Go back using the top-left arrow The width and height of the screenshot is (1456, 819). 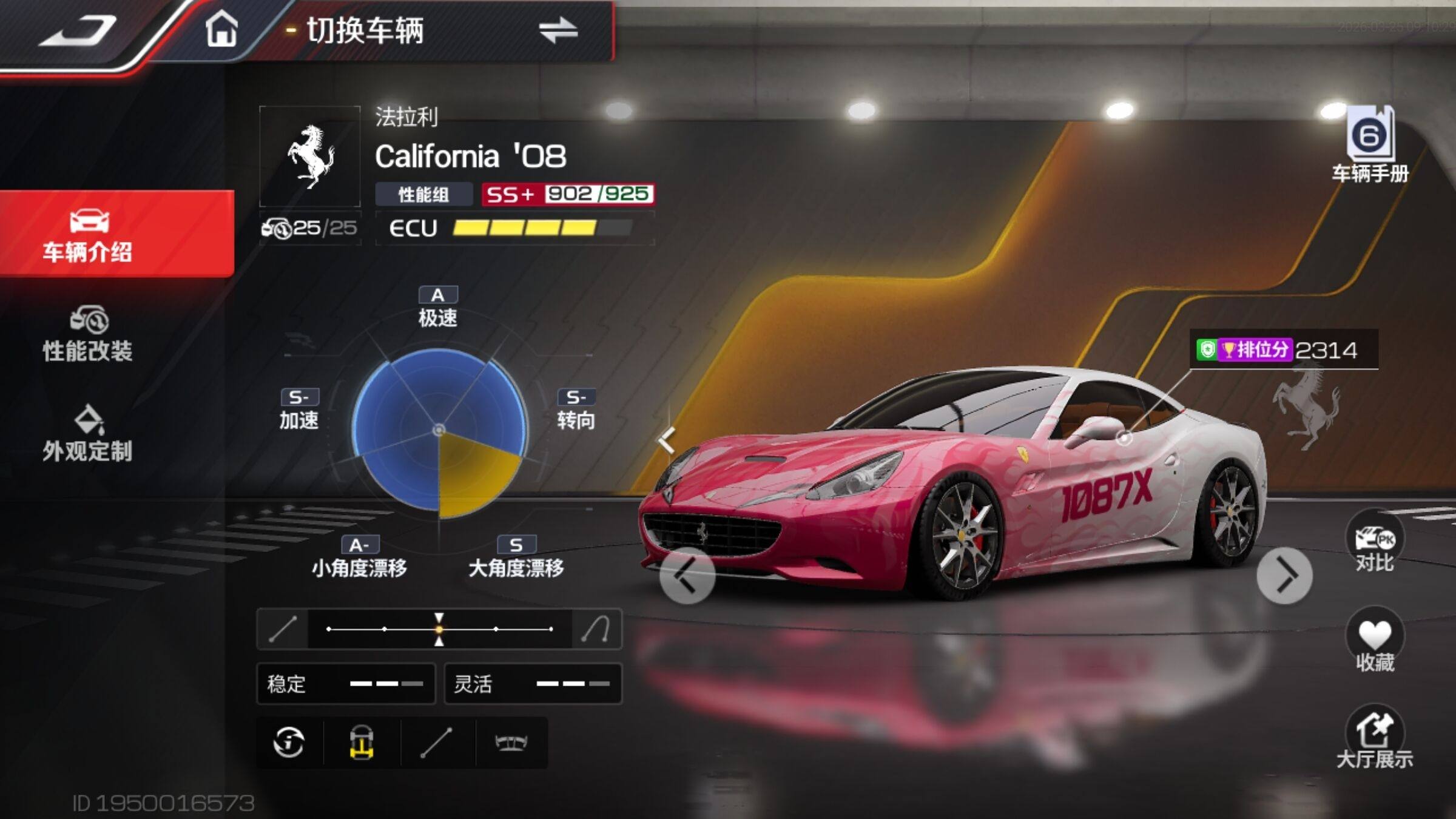[x=78, y=32]
